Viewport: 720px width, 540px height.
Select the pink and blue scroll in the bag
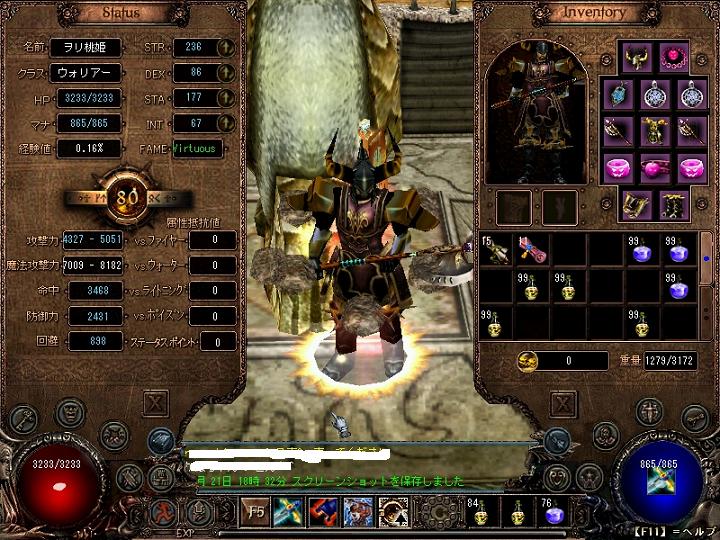[x=529, y=250]
